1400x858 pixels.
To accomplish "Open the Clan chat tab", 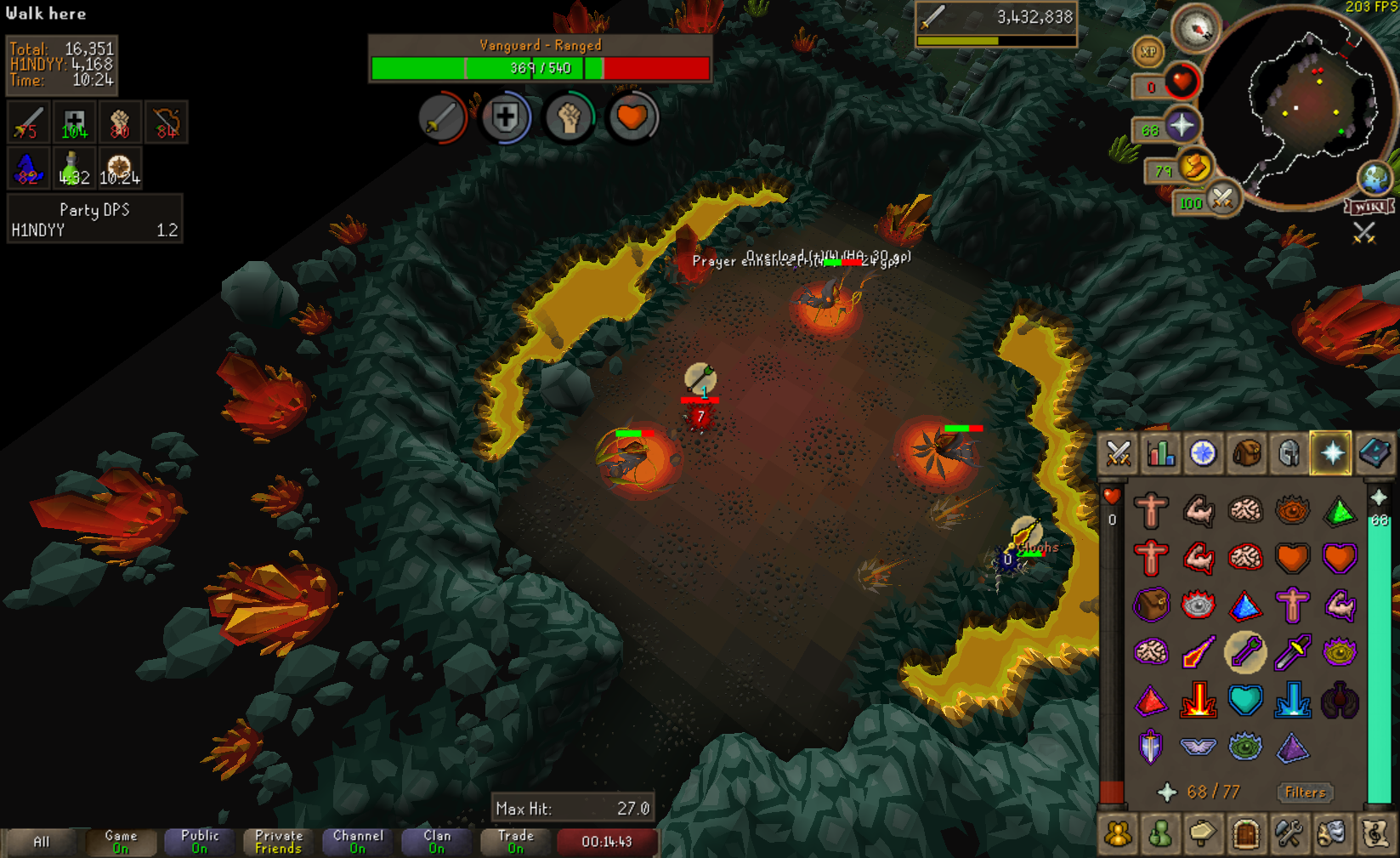I will tap(437, 842).
